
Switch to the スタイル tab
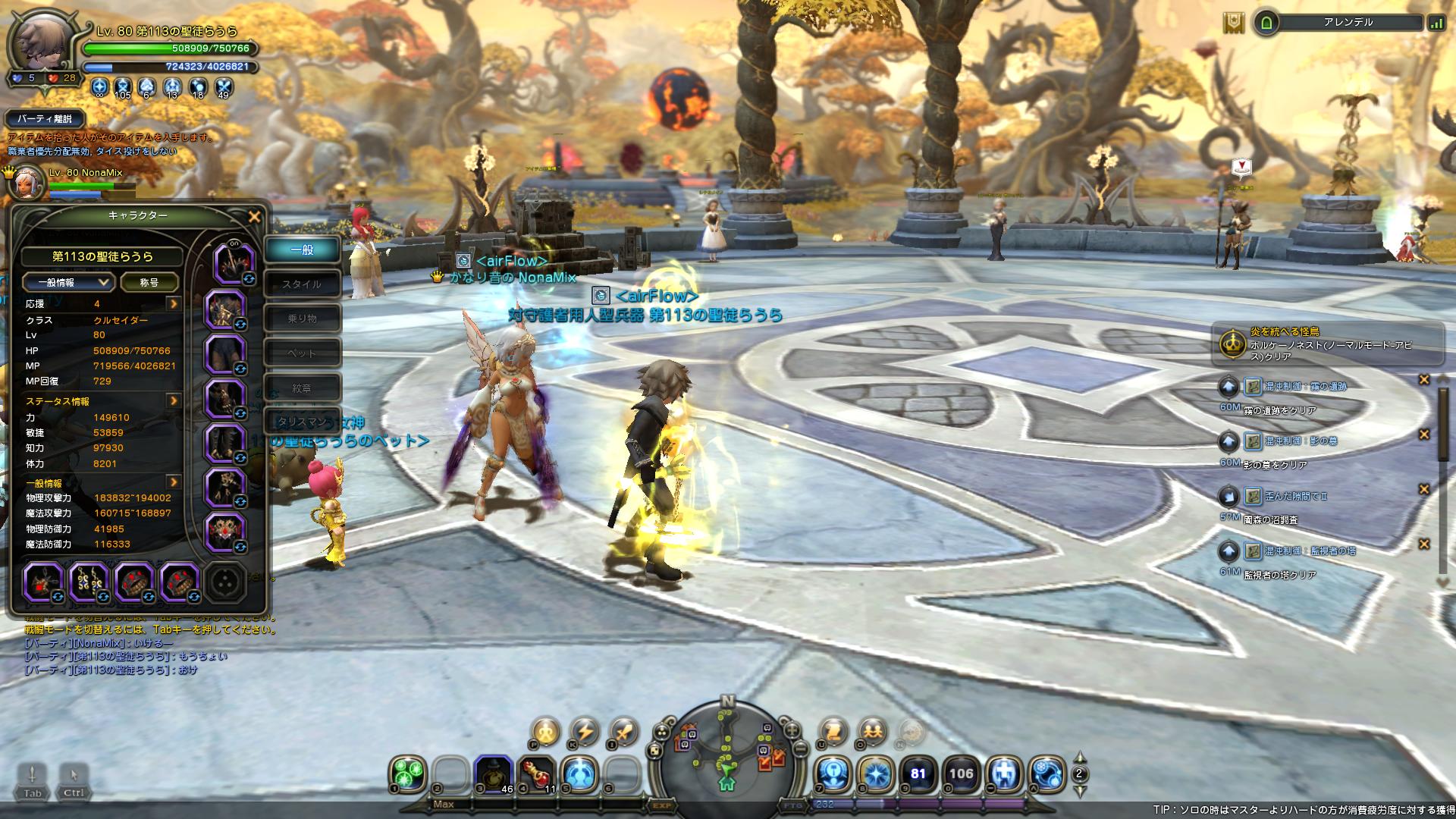coord(302,284)
